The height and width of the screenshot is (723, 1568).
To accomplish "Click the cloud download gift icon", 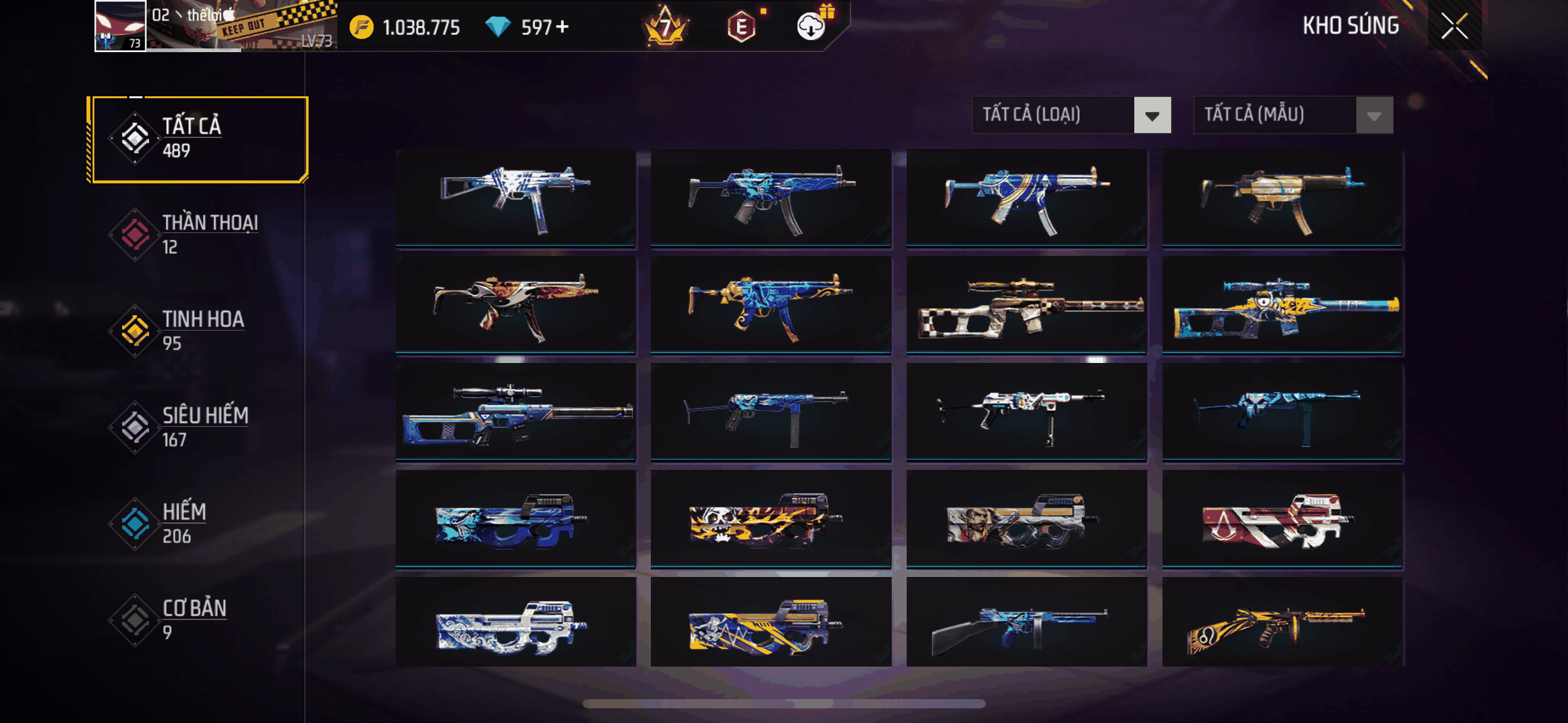I will [812, 26].
